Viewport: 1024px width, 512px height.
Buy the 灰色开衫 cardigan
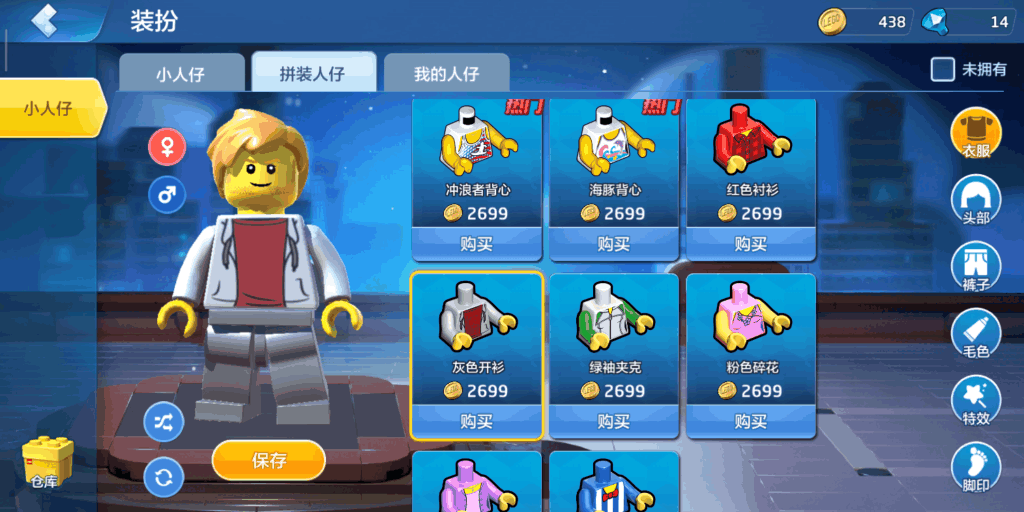point(477,421)
